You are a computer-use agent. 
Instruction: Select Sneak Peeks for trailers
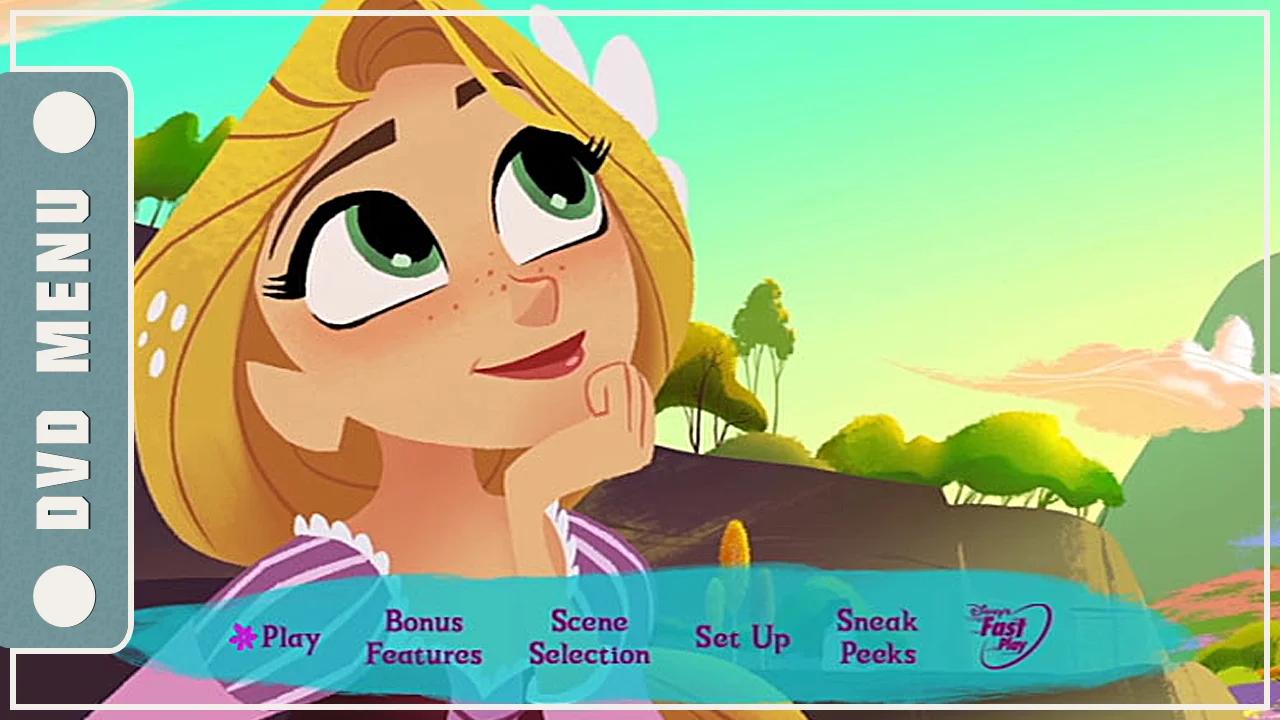pos(877,638)
